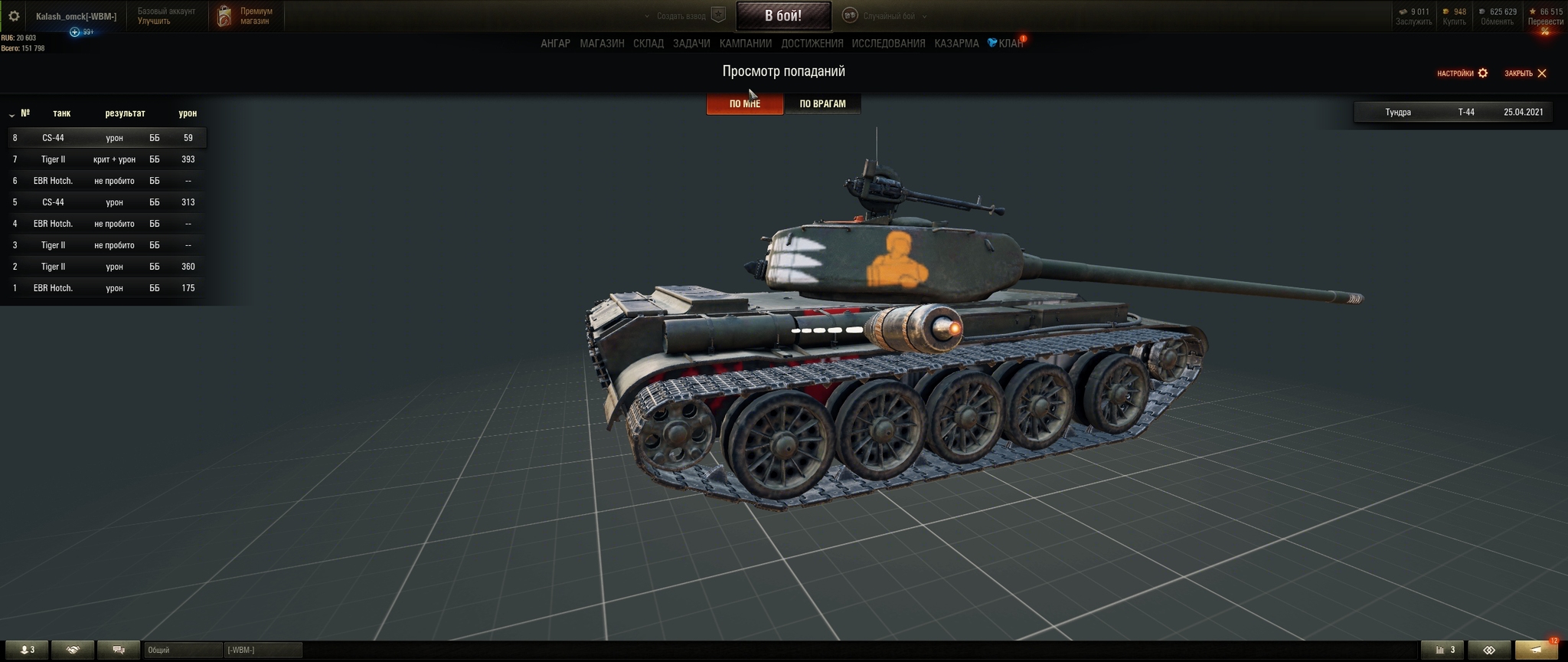This screenshot has width=1568, height=662.
Task: Select hit row 5 CS-44 with 313 damage
Action: click(x=106, y=202)
